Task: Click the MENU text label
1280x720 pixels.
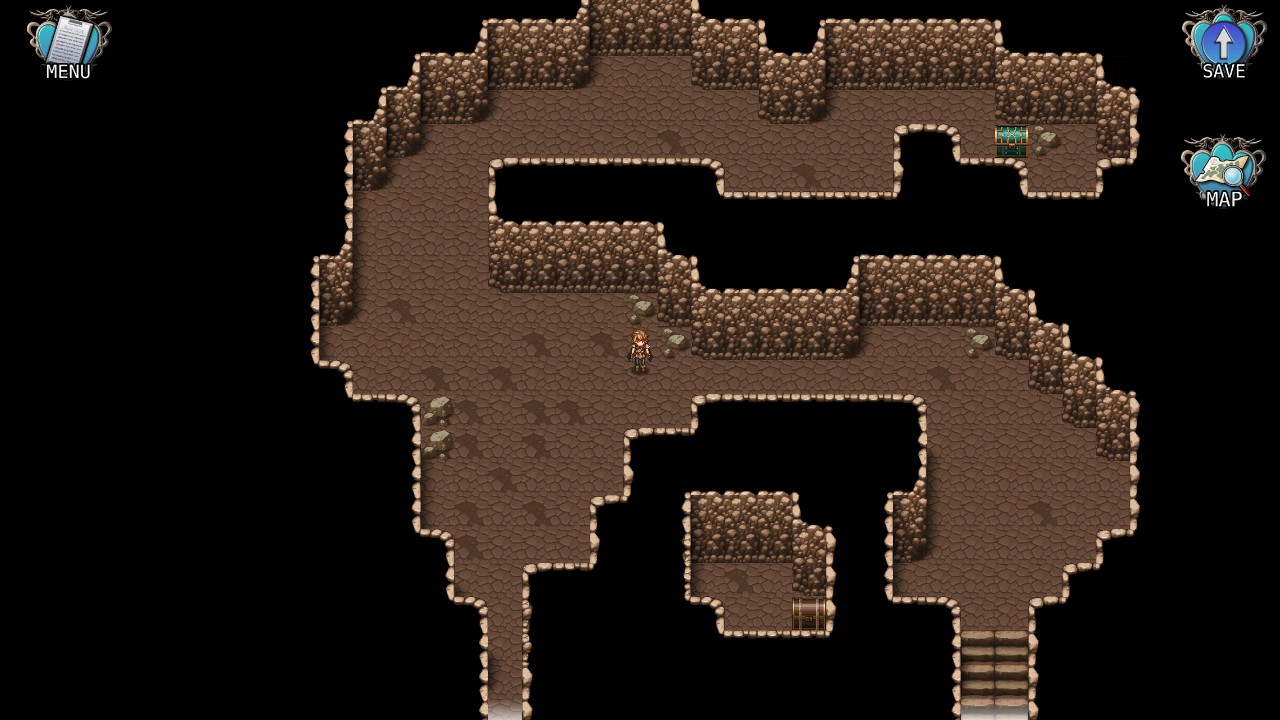Action: pos(66,71)
